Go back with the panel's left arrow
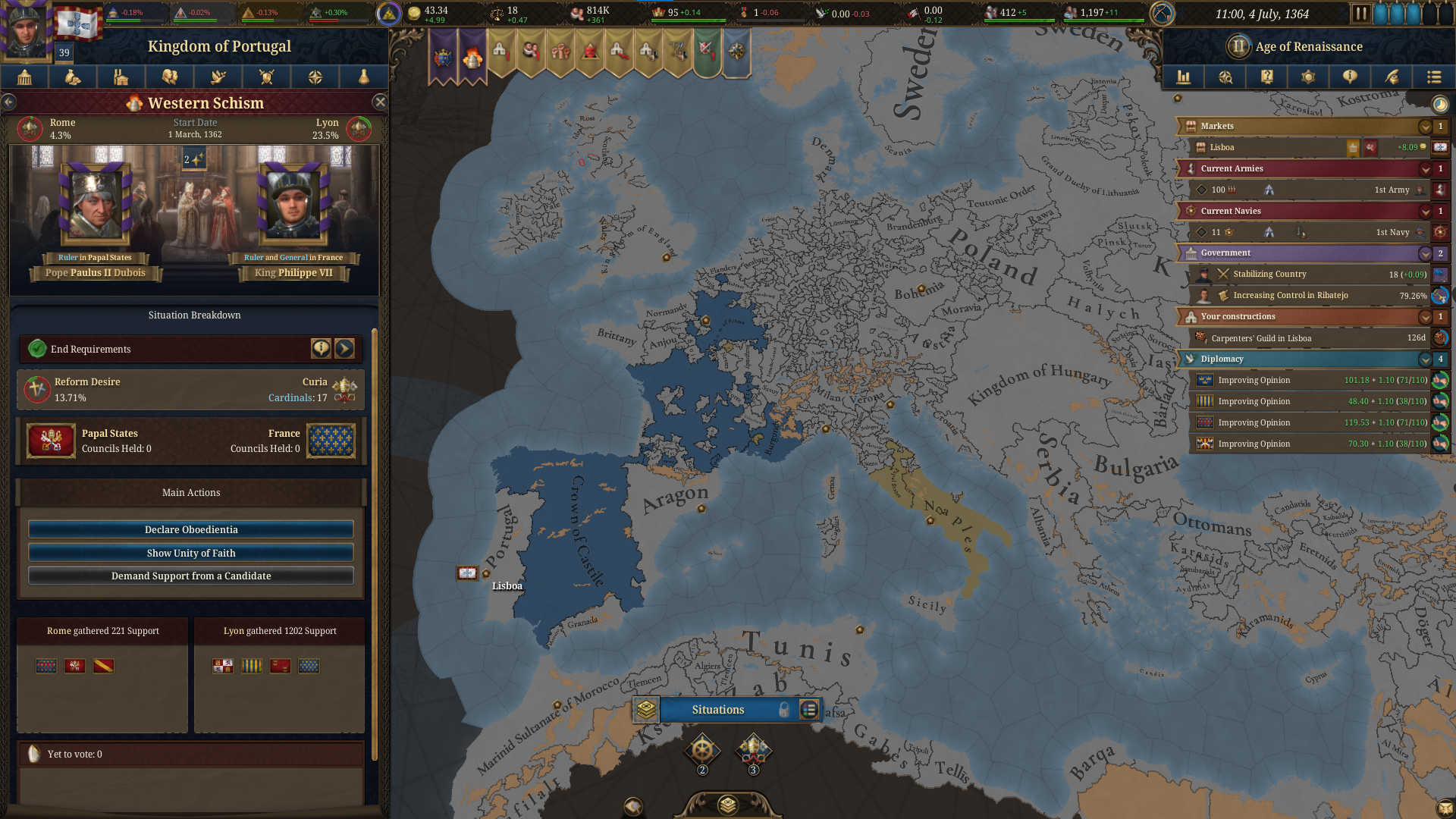The width and height of the screenshot is (1456, 819). click(x=8, y=102)
